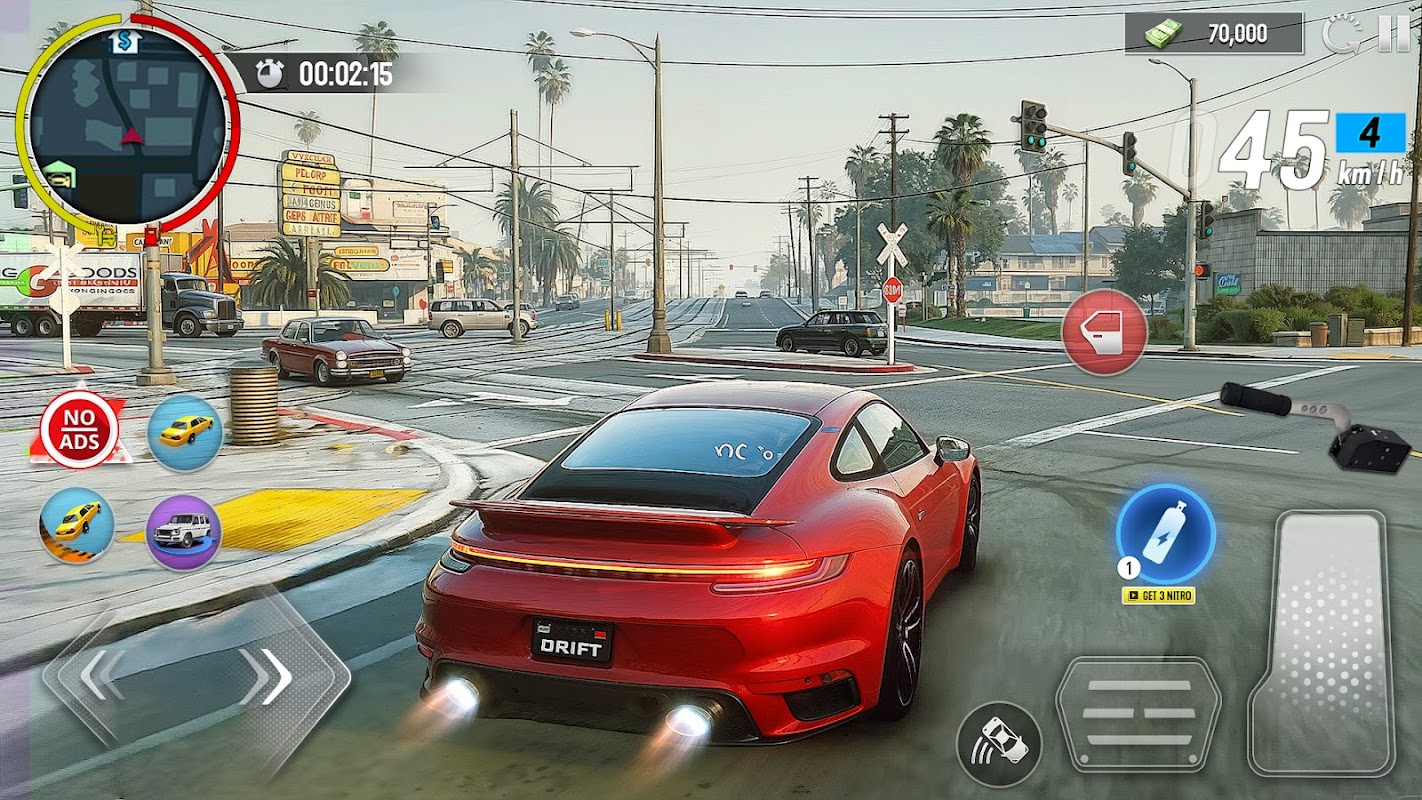Click the restart arrow icon
Viewport: 1422px width, 800px height.
[1340, 34]
